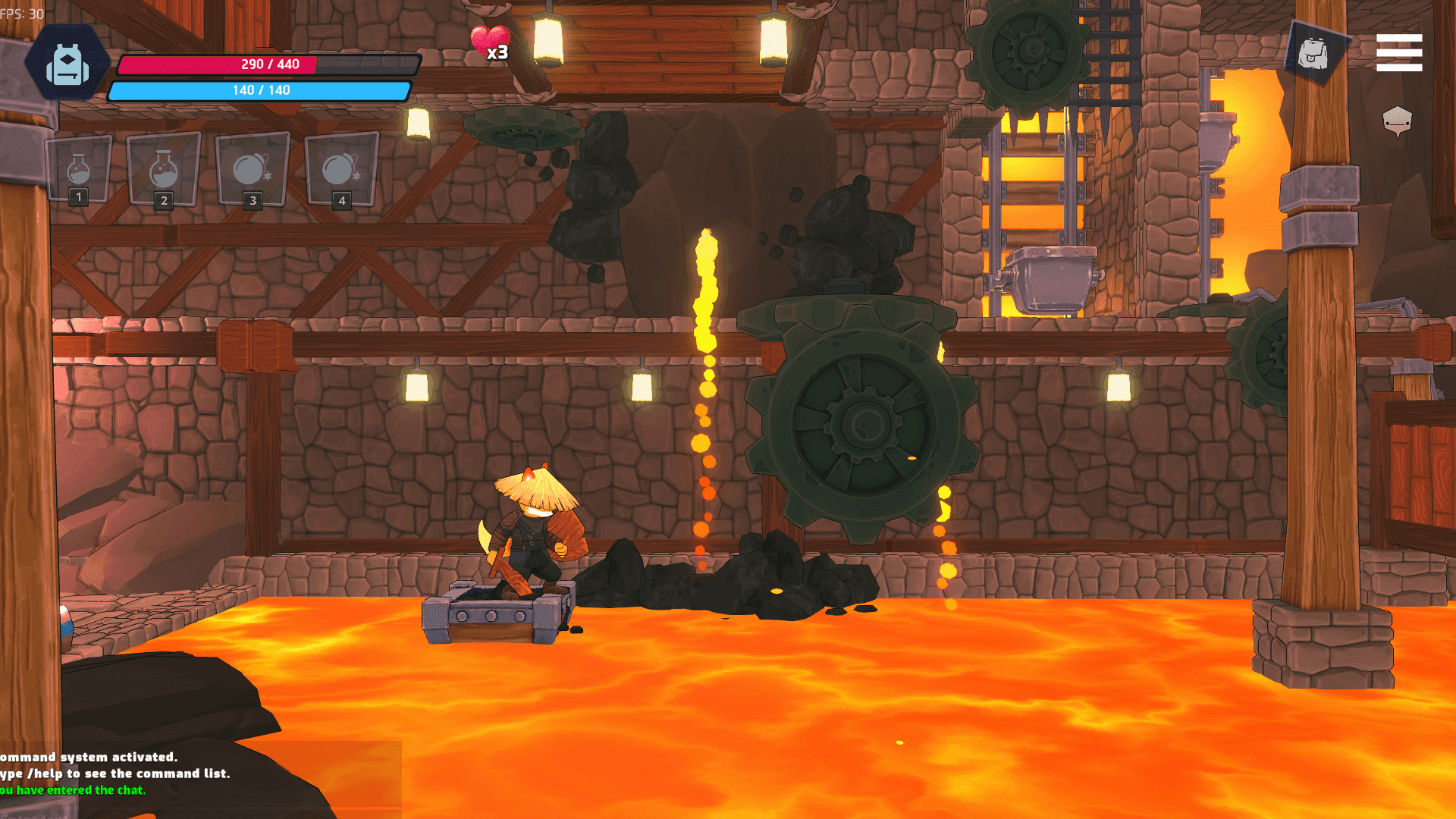Screen dimensions: 1456x819
Task: Click the 'Type /help' chat instruction line
Action: [x=114, y=773]
